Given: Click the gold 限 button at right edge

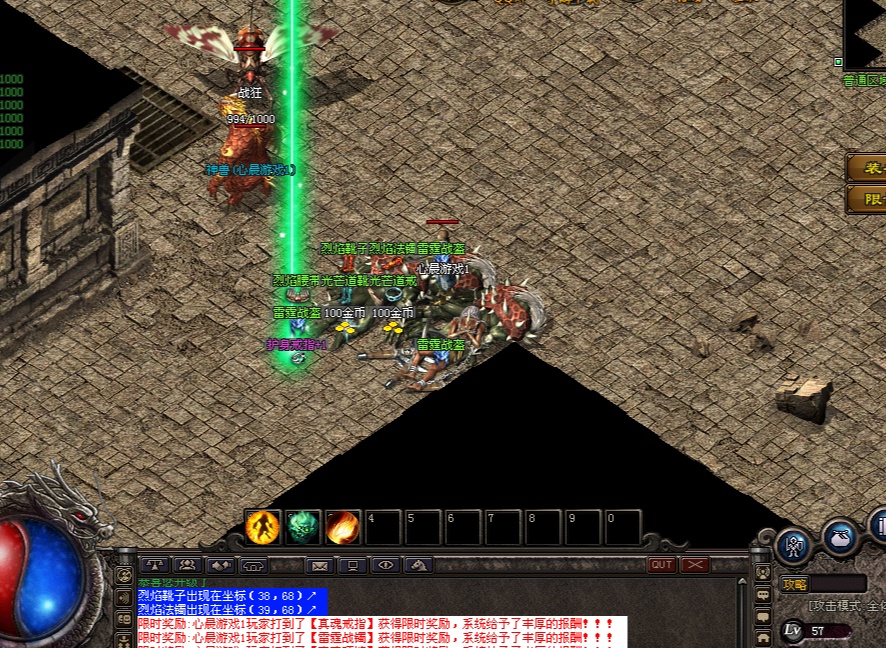Looking at the screenshot, I should [x=868, y=199].
